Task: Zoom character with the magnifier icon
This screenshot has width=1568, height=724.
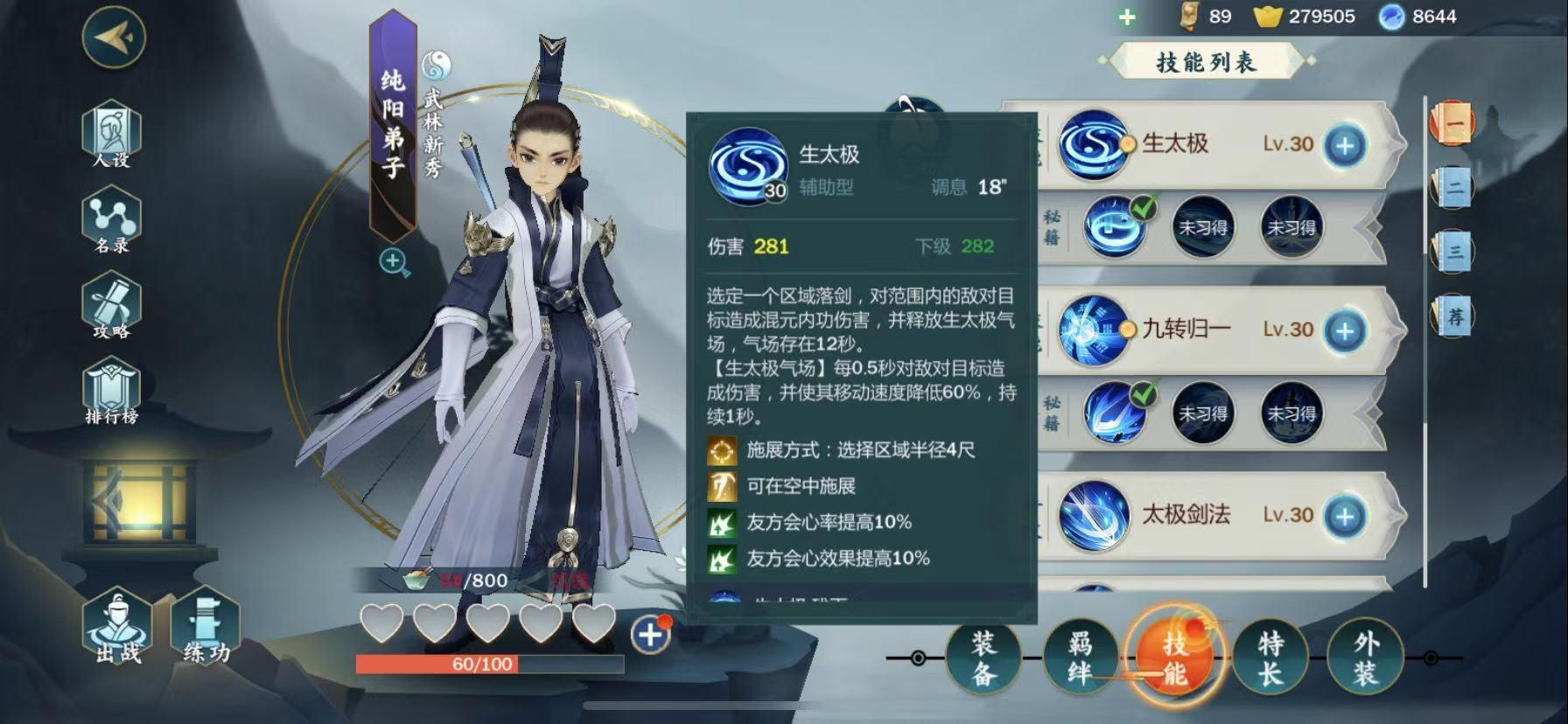Action: [394, 261]
